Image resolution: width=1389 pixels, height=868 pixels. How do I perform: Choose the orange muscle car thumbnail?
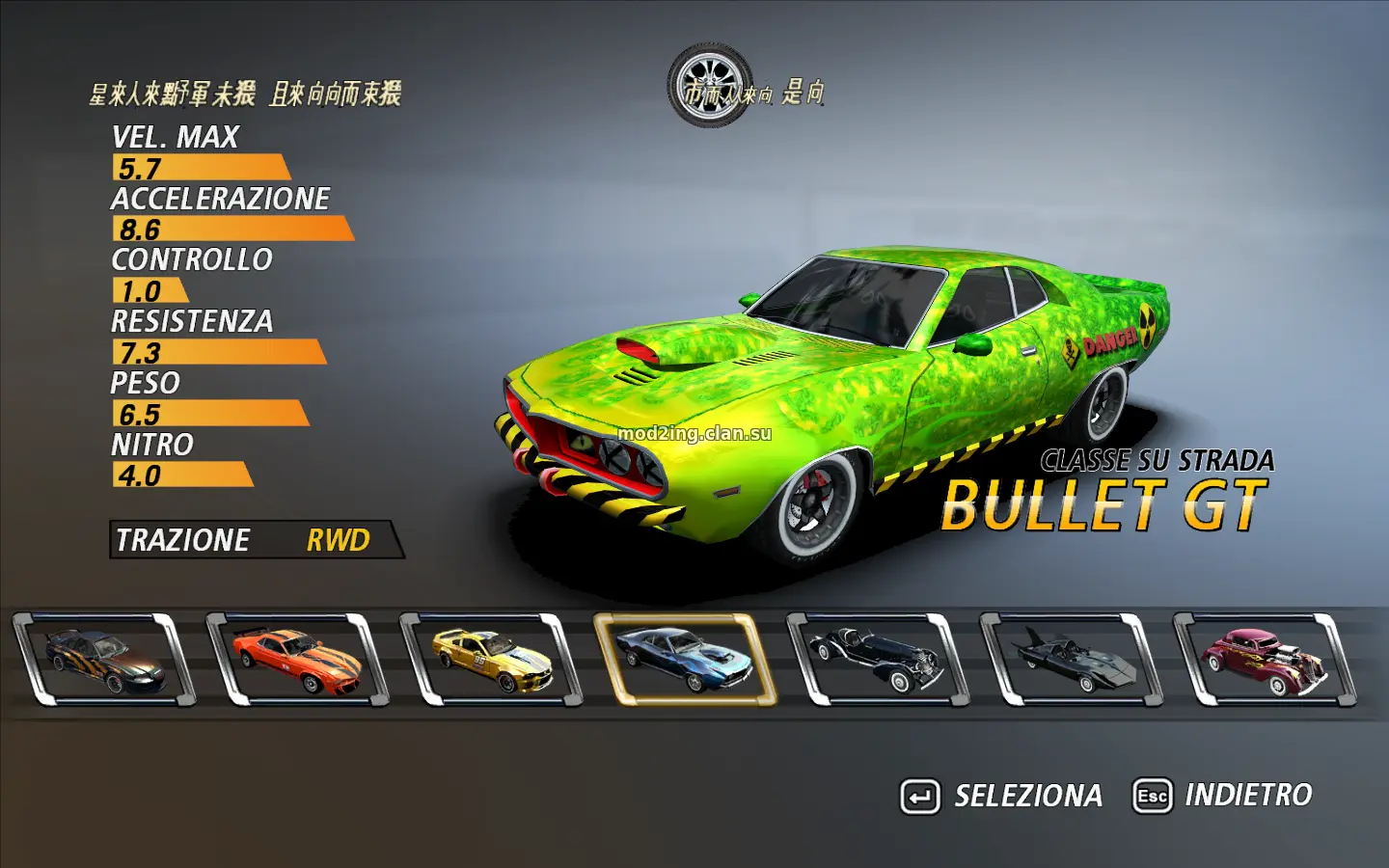click(x=297, y=660)
